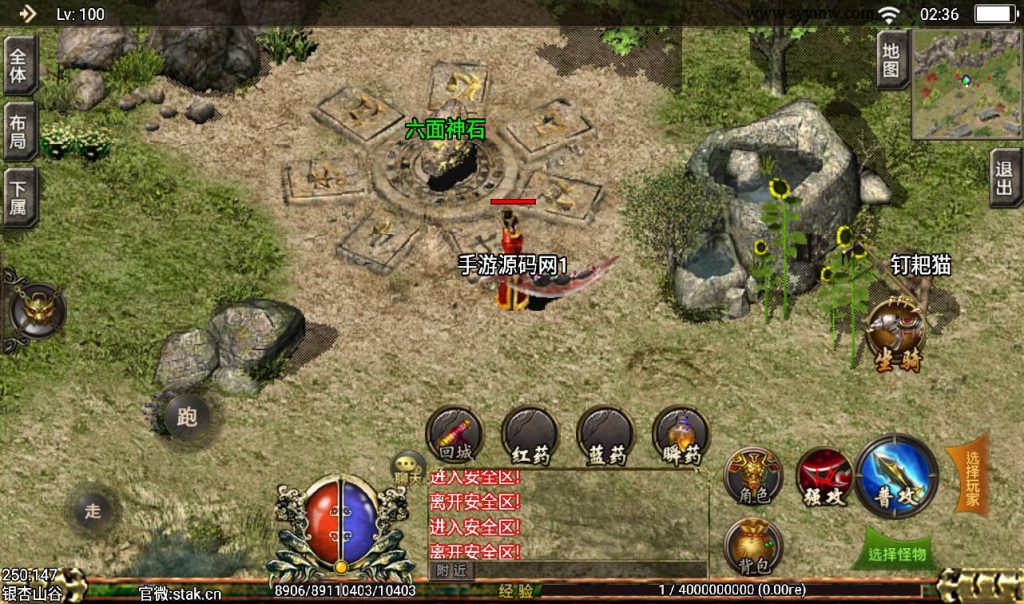Viewport: 1024px width, 604px height.
Task: Toggle the 跑 run mode button
Action: (x=187, y=417)
